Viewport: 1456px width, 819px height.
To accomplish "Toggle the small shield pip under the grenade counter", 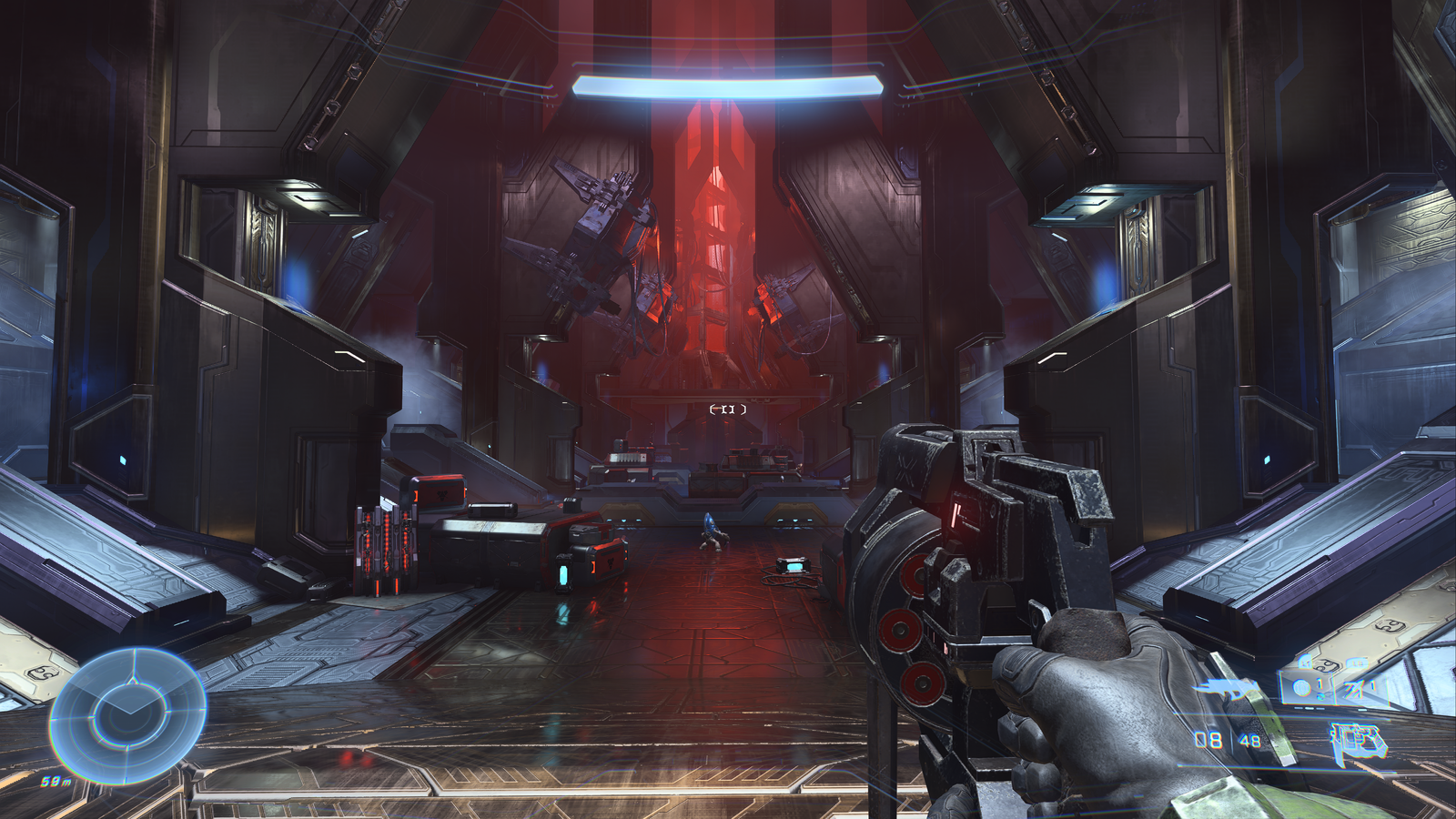I will pyautogui.click(x=1319, y=697).
